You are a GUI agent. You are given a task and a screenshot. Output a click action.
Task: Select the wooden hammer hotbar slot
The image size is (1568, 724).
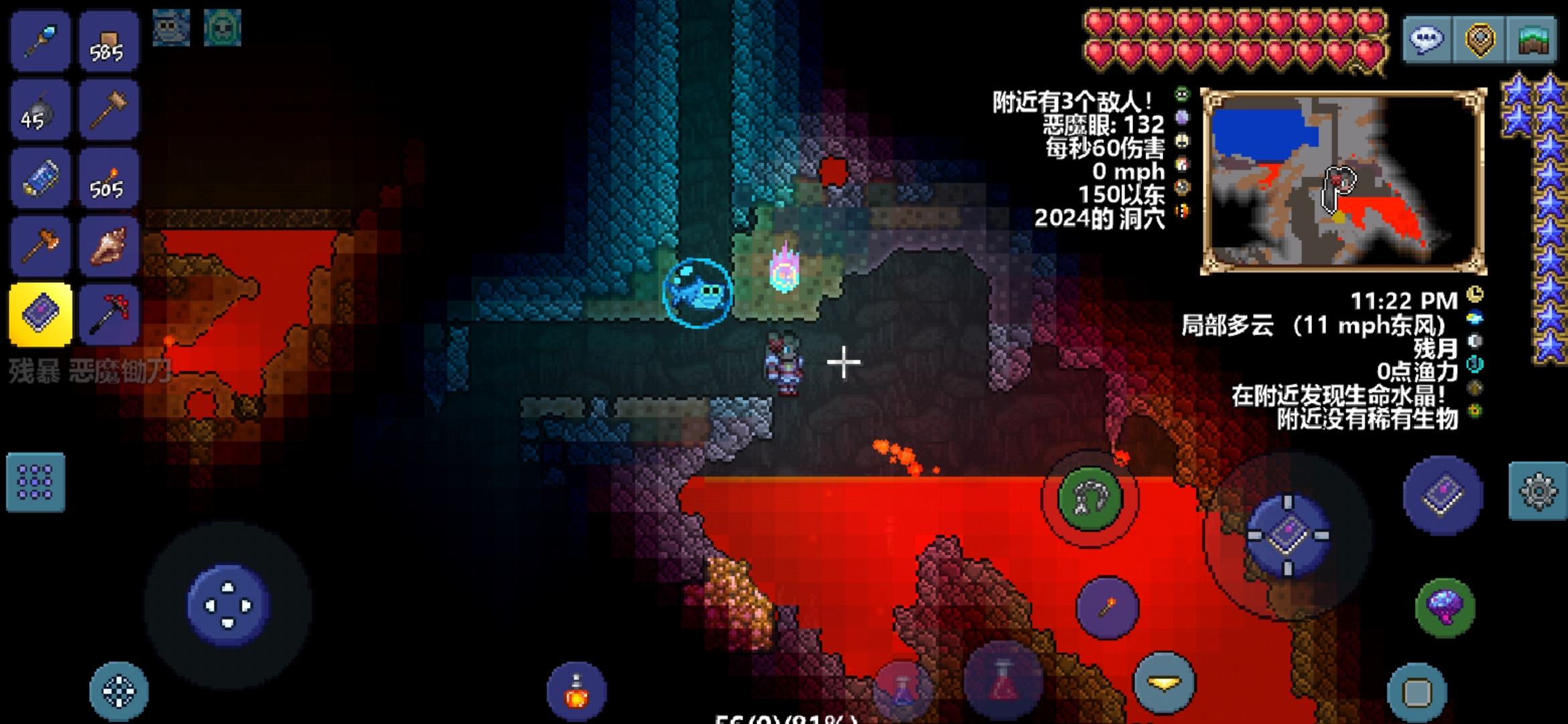pos(109,110)
